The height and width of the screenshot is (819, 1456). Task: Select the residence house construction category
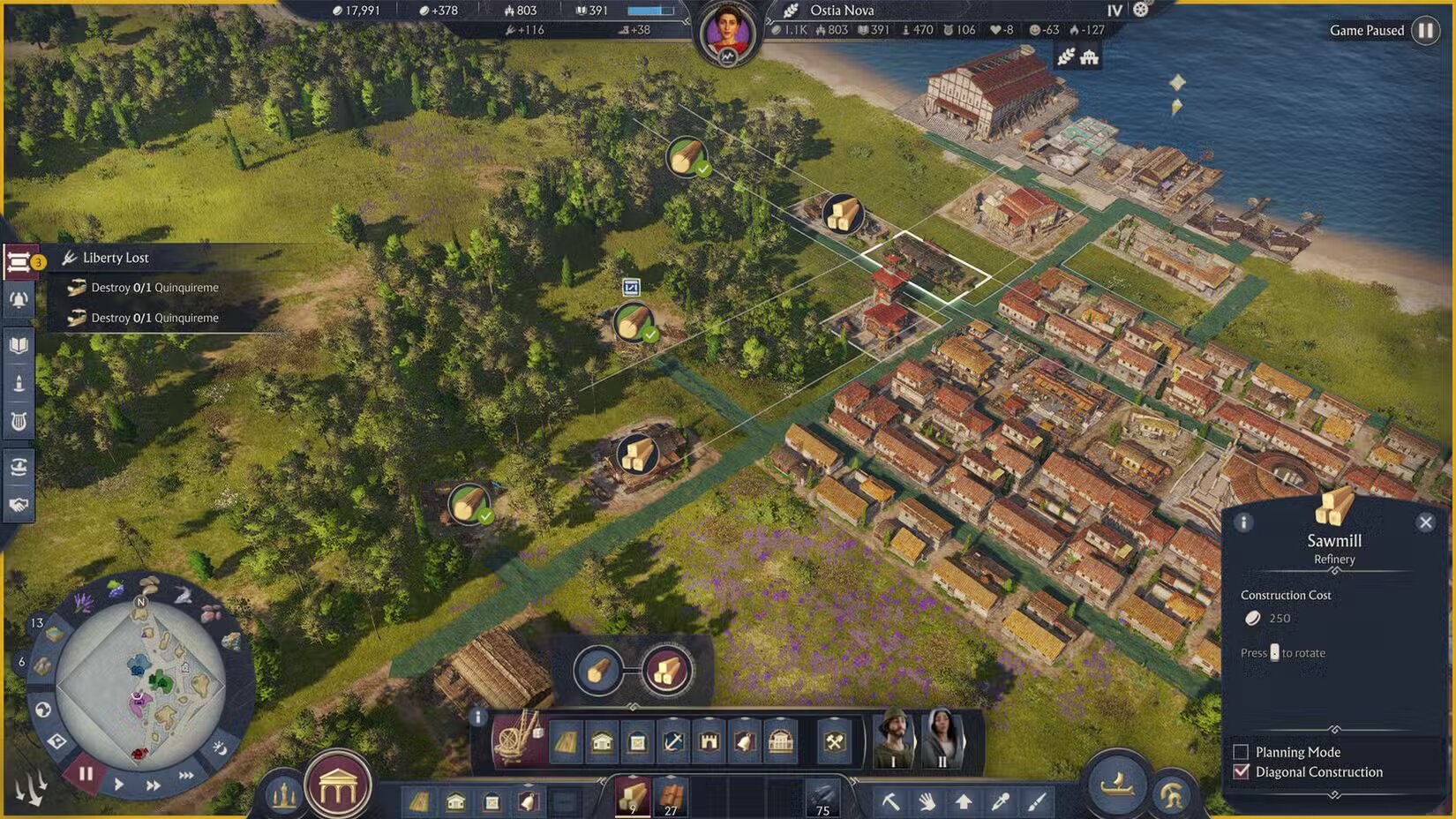click(x=601, y=742)
